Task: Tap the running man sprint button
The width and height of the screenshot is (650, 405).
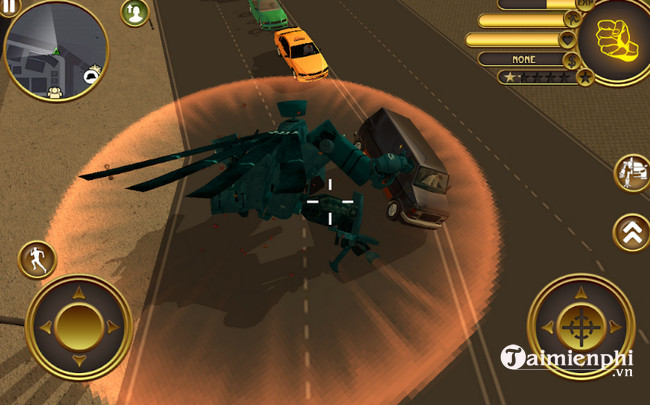Action: click(x=36, y=259)
